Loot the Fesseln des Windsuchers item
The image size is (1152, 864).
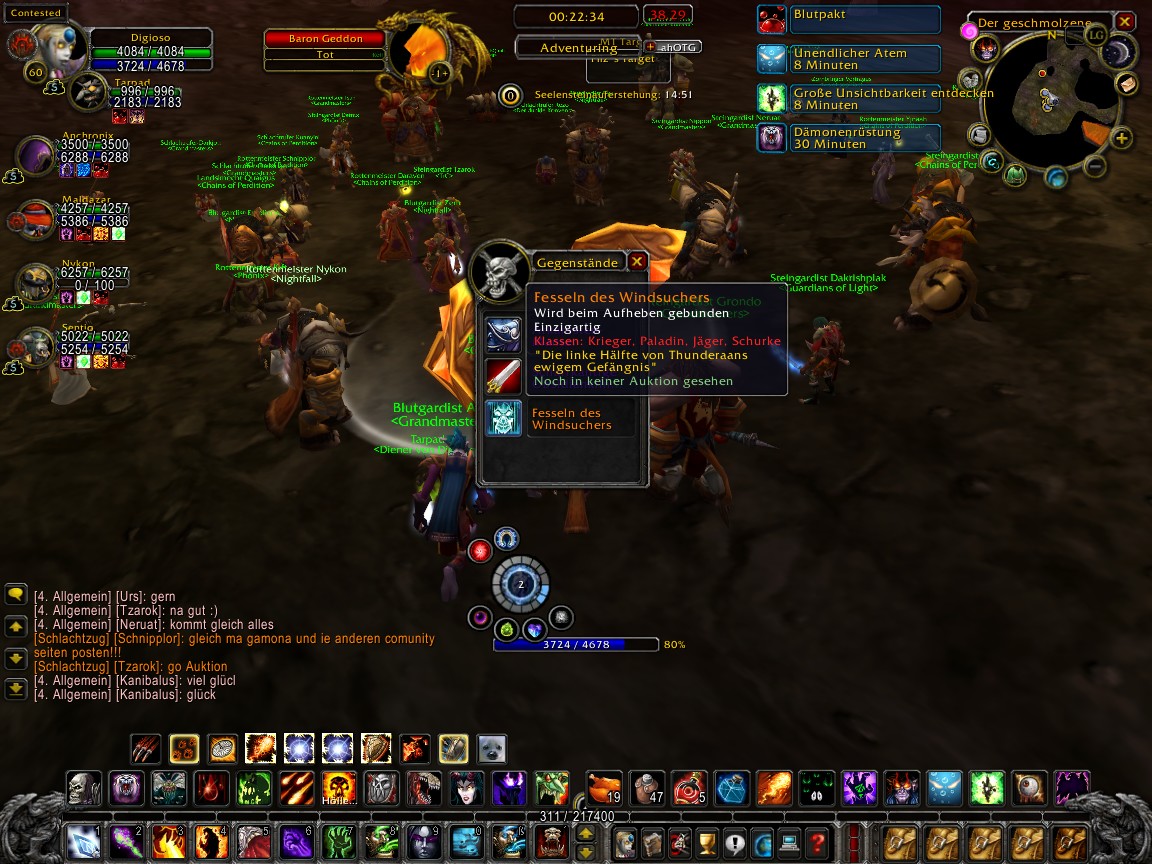504,418
